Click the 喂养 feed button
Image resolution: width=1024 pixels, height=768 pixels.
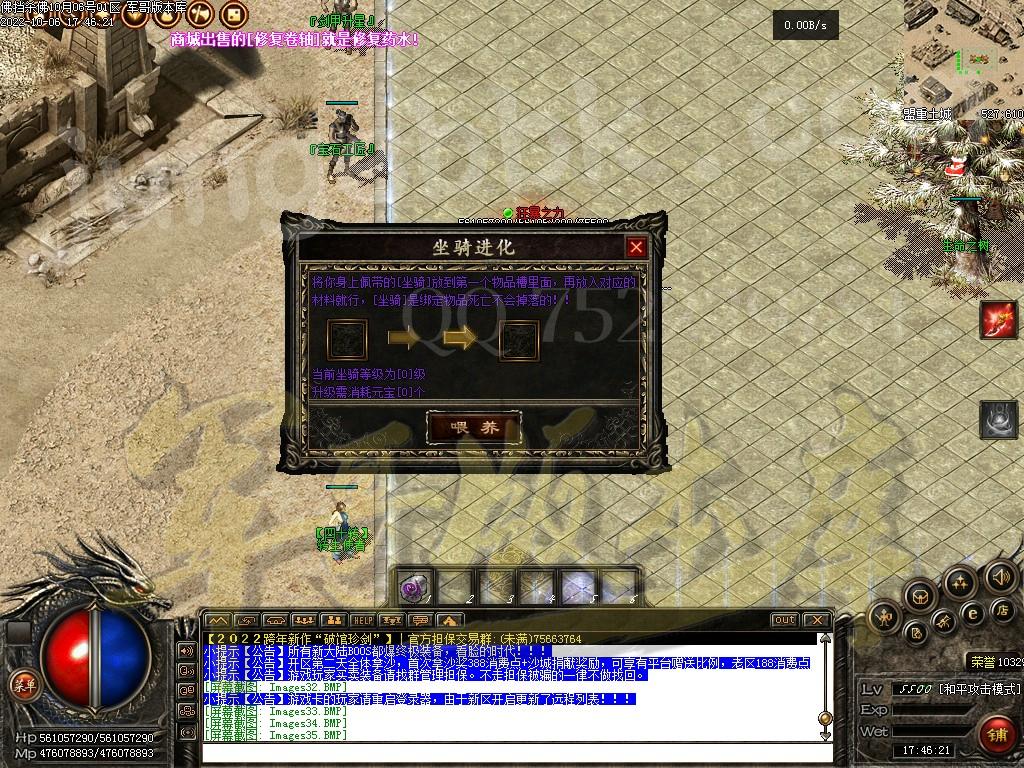(x=474, y=428)
